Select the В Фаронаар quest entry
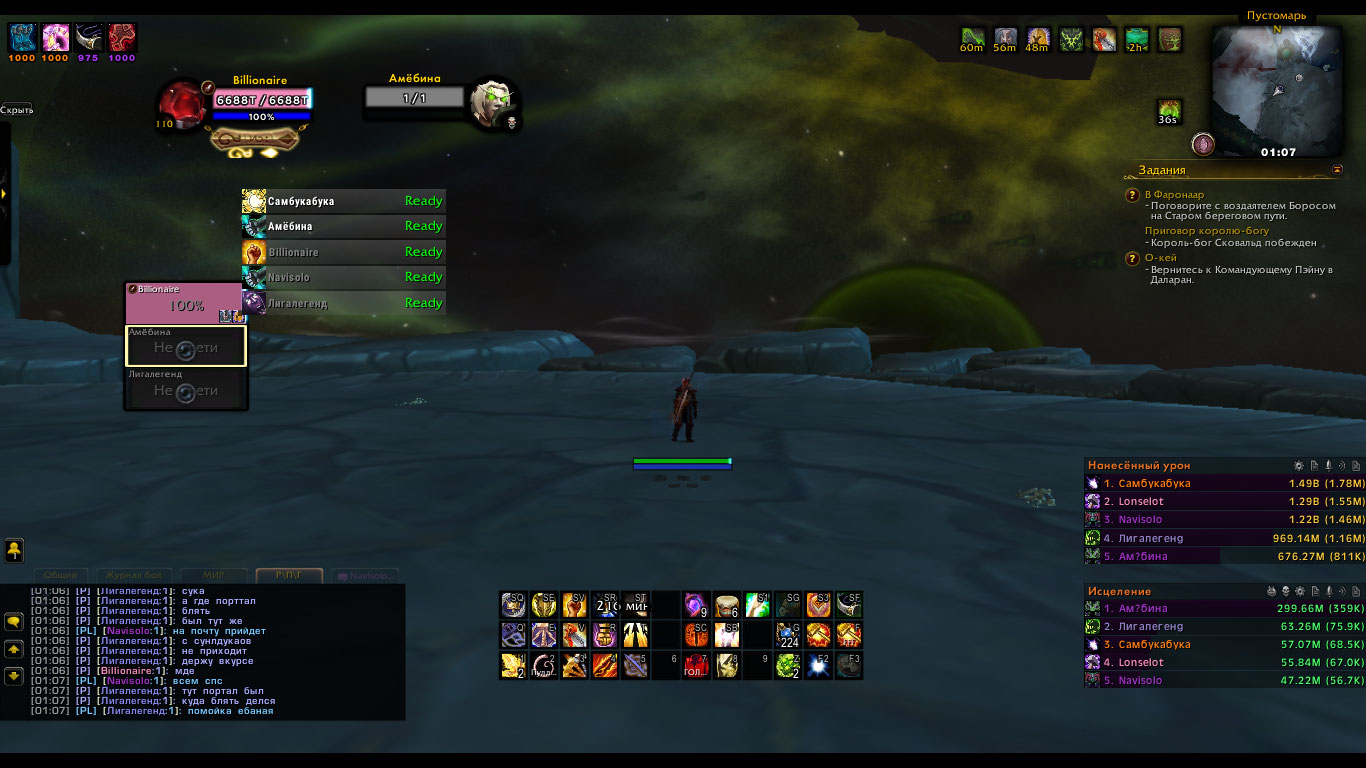This screenshot has height=768, width=1366. point(1177,194)
